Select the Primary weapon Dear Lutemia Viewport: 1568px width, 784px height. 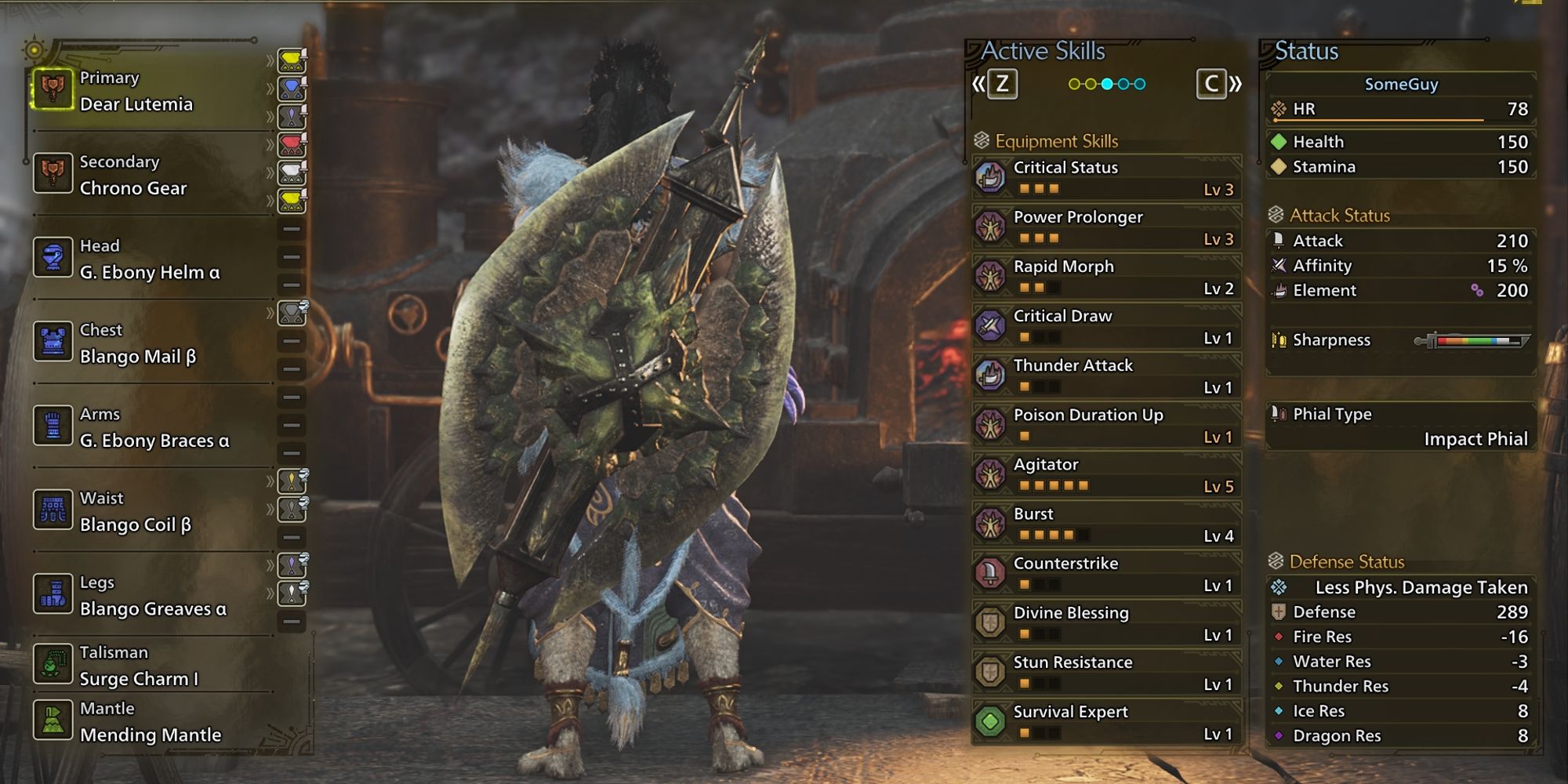point(149,91)
